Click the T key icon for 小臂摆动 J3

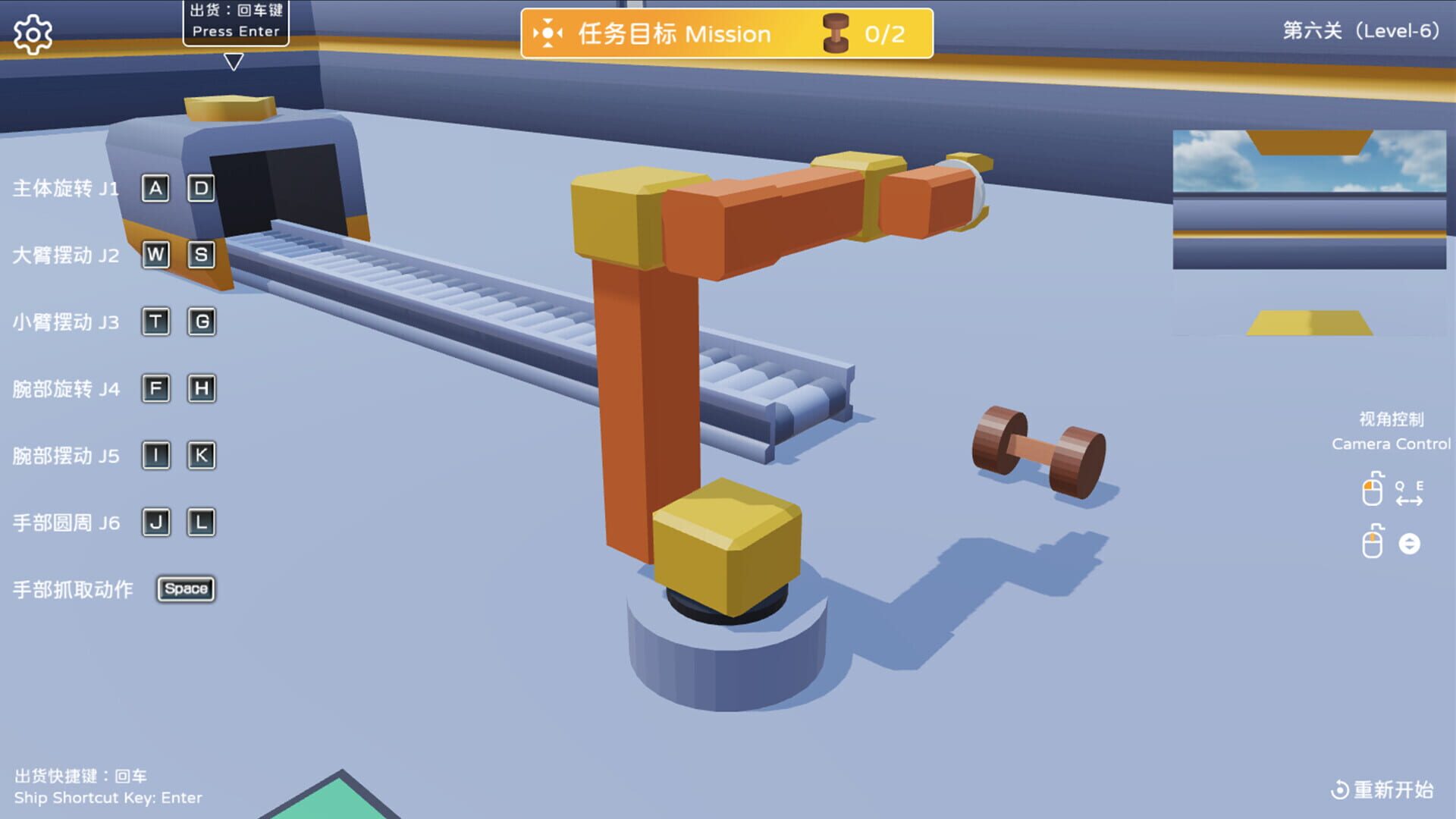(x=156, y=322)
